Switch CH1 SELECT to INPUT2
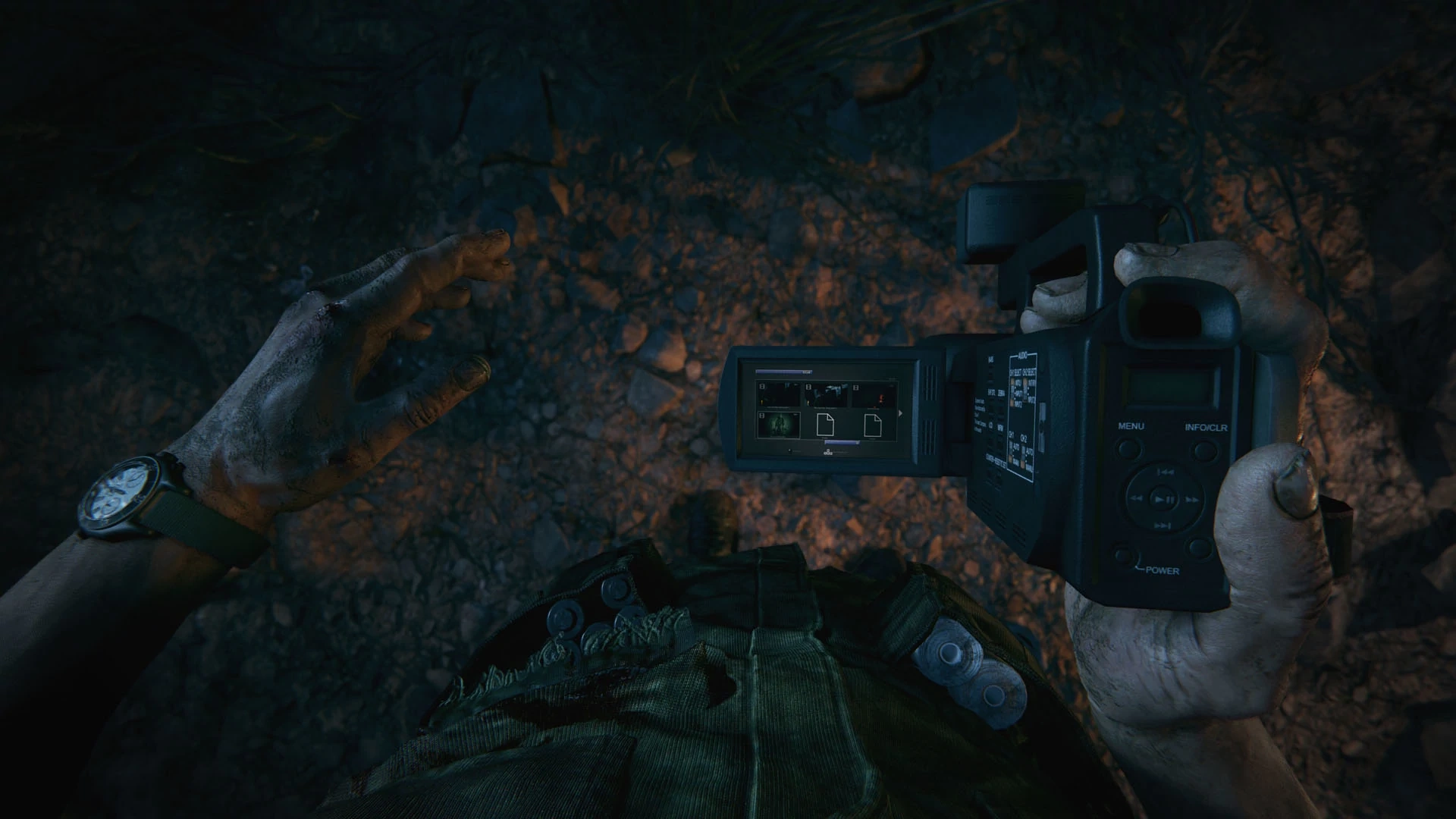Screen dimensions: 1456x819 1013,402
